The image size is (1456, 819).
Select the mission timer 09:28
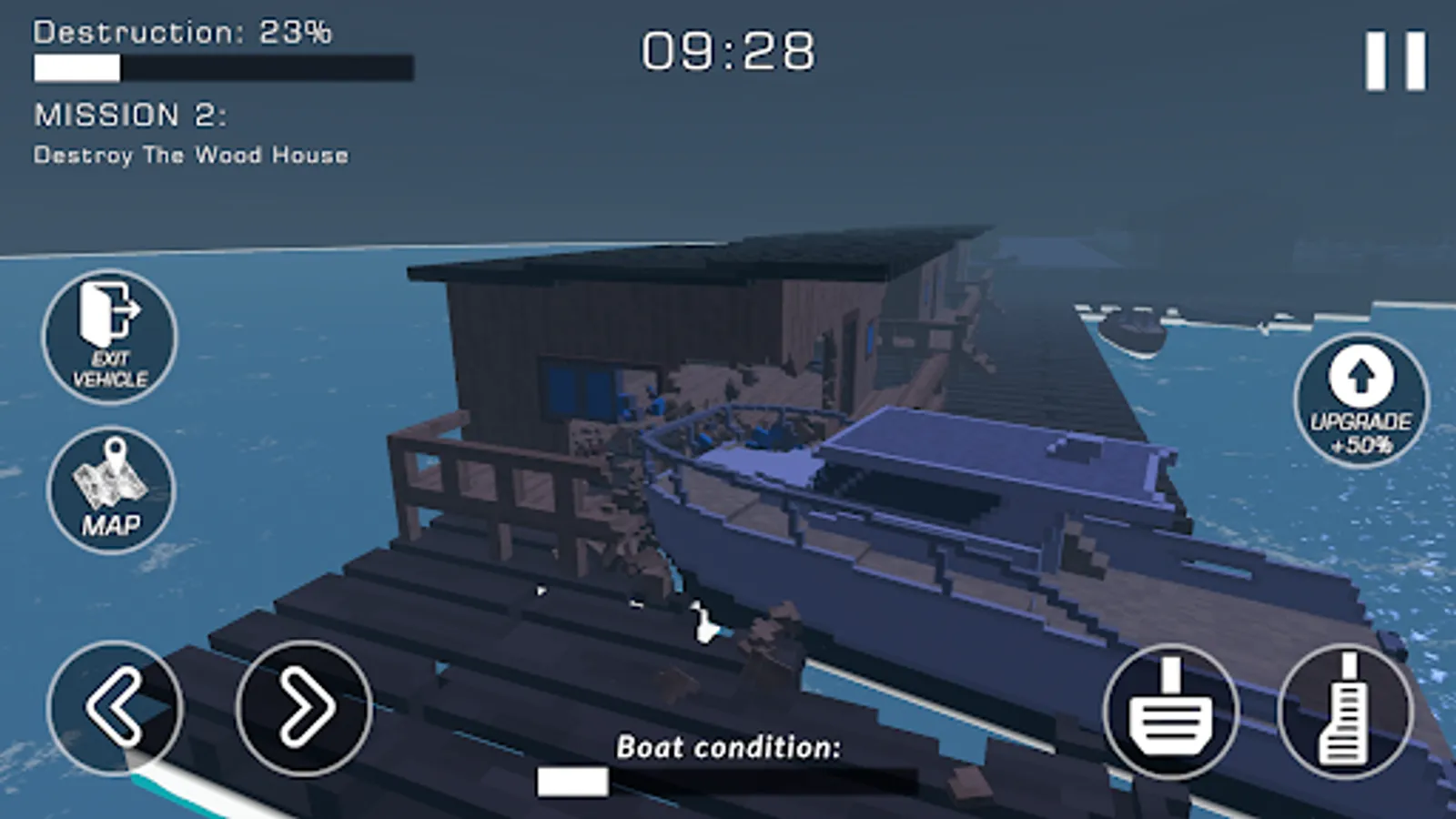pos(727,52)
